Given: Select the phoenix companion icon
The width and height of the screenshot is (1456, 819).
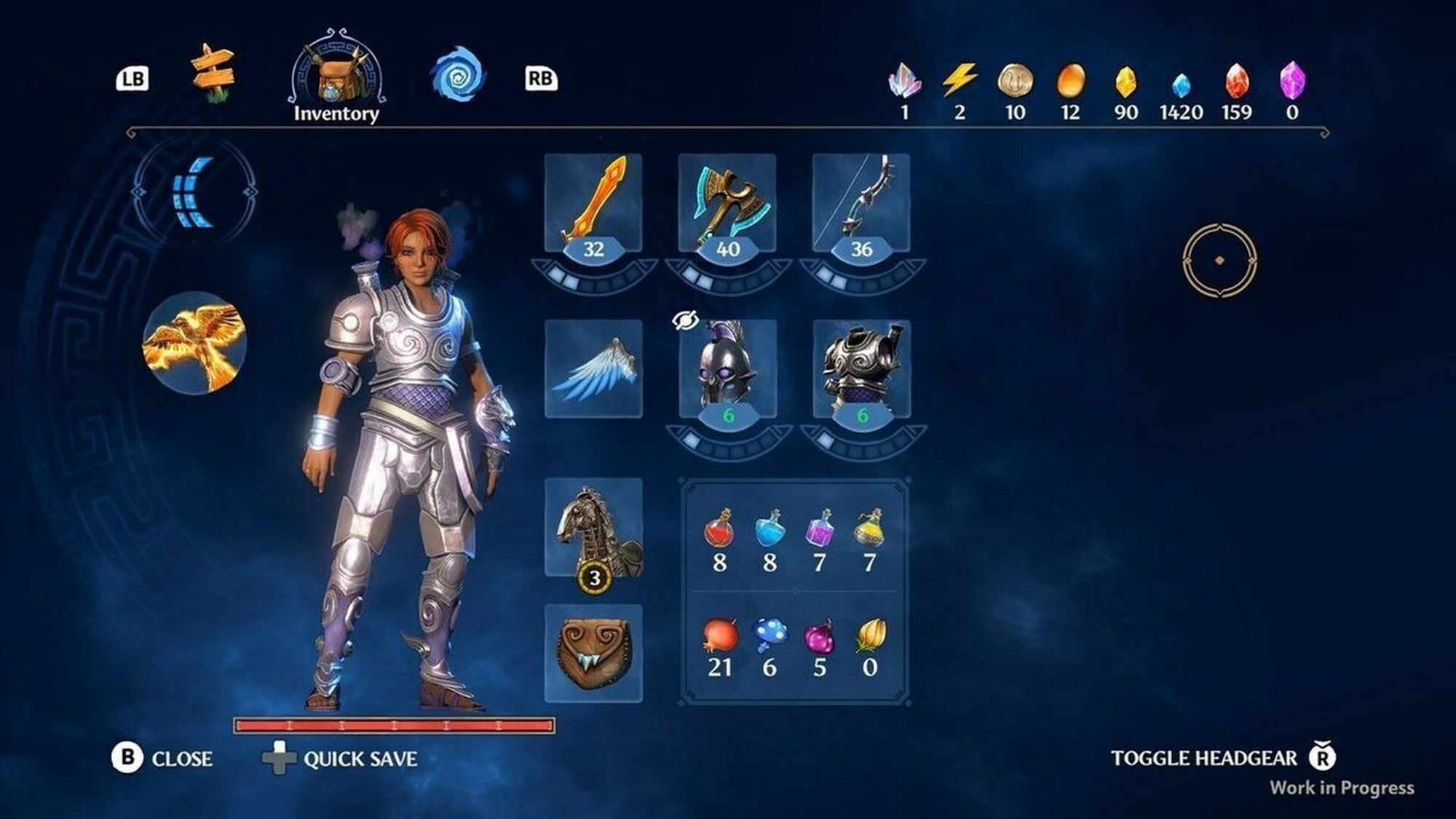Looking at the screenshot, I should coord(194,343).
